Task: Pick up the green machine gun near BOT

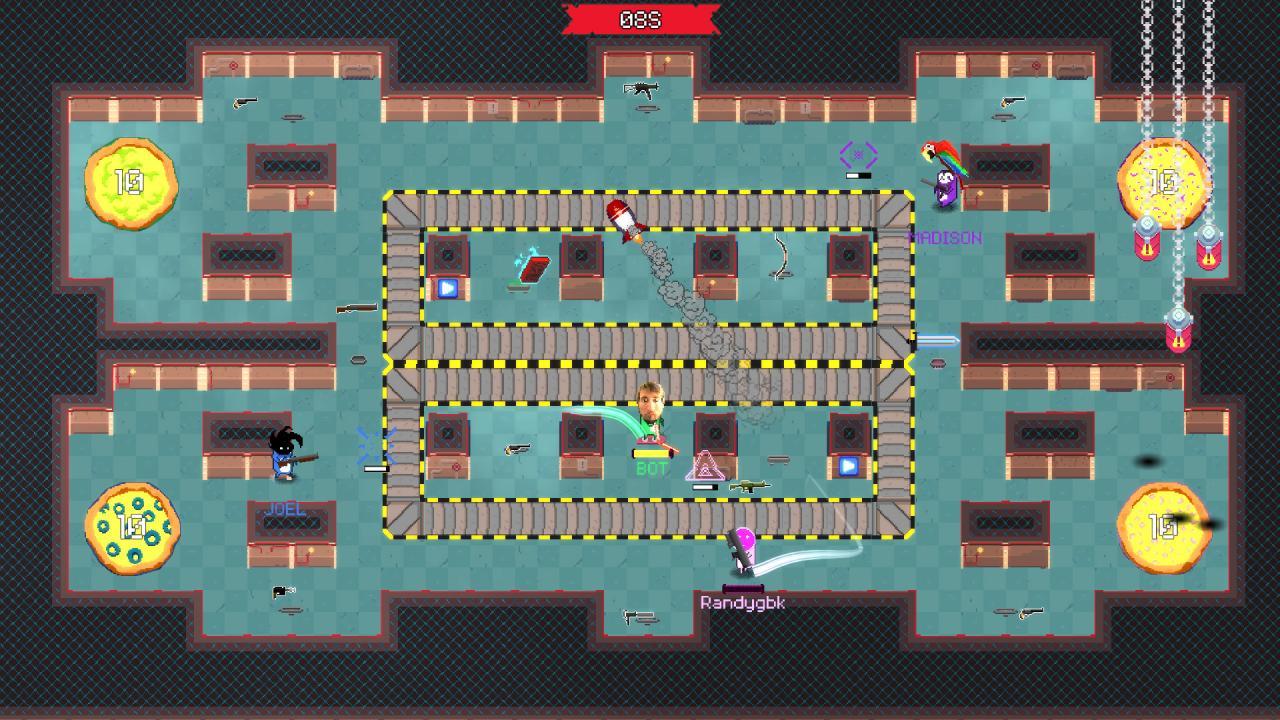Action: click(x=750, y=485)
